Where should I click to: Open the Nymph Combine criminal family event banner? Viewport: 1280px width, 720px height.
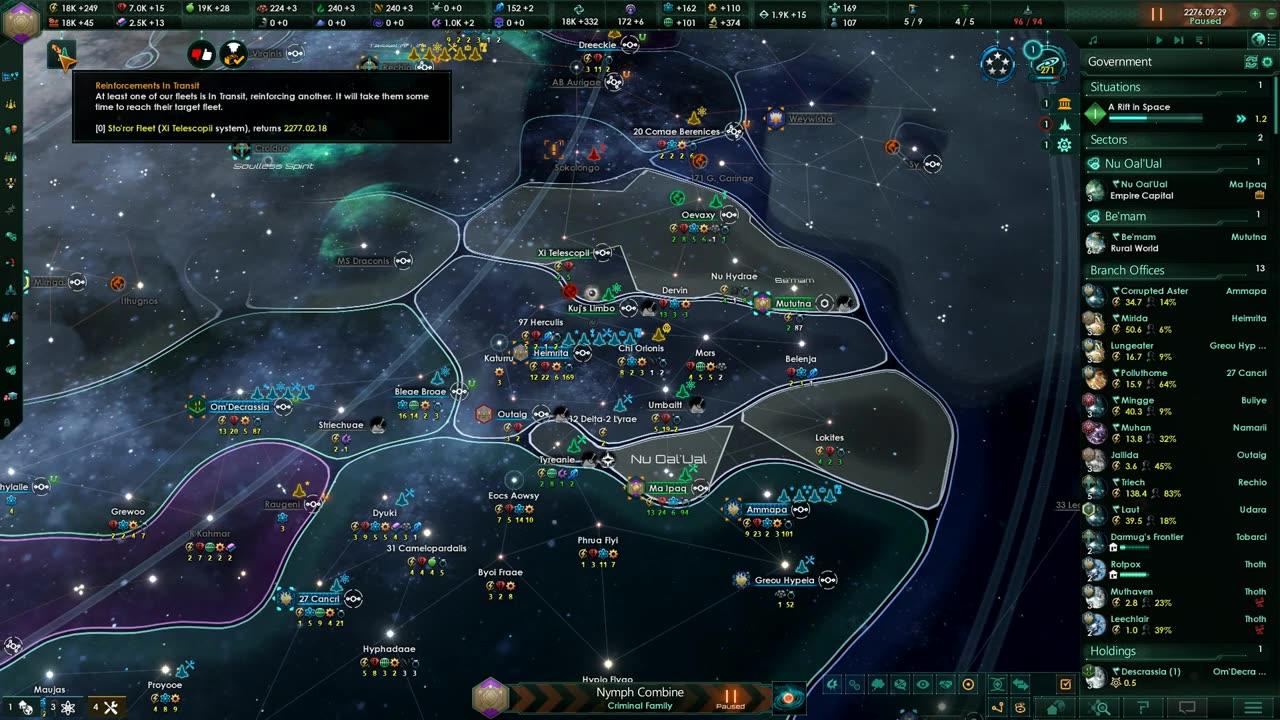point(640,693)
